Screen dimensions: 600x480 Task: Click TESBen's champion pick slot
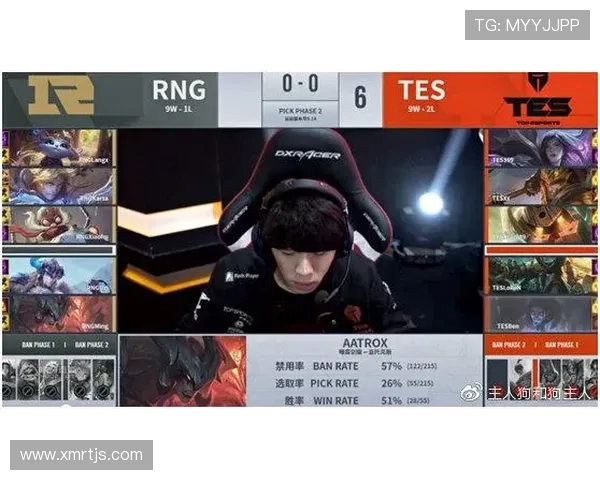point(540,313)
